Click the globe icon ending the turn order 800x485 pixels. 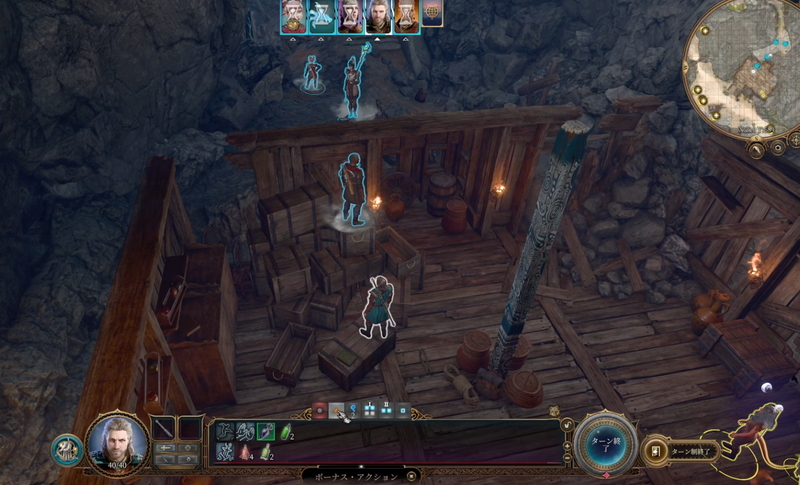(433, 16)
